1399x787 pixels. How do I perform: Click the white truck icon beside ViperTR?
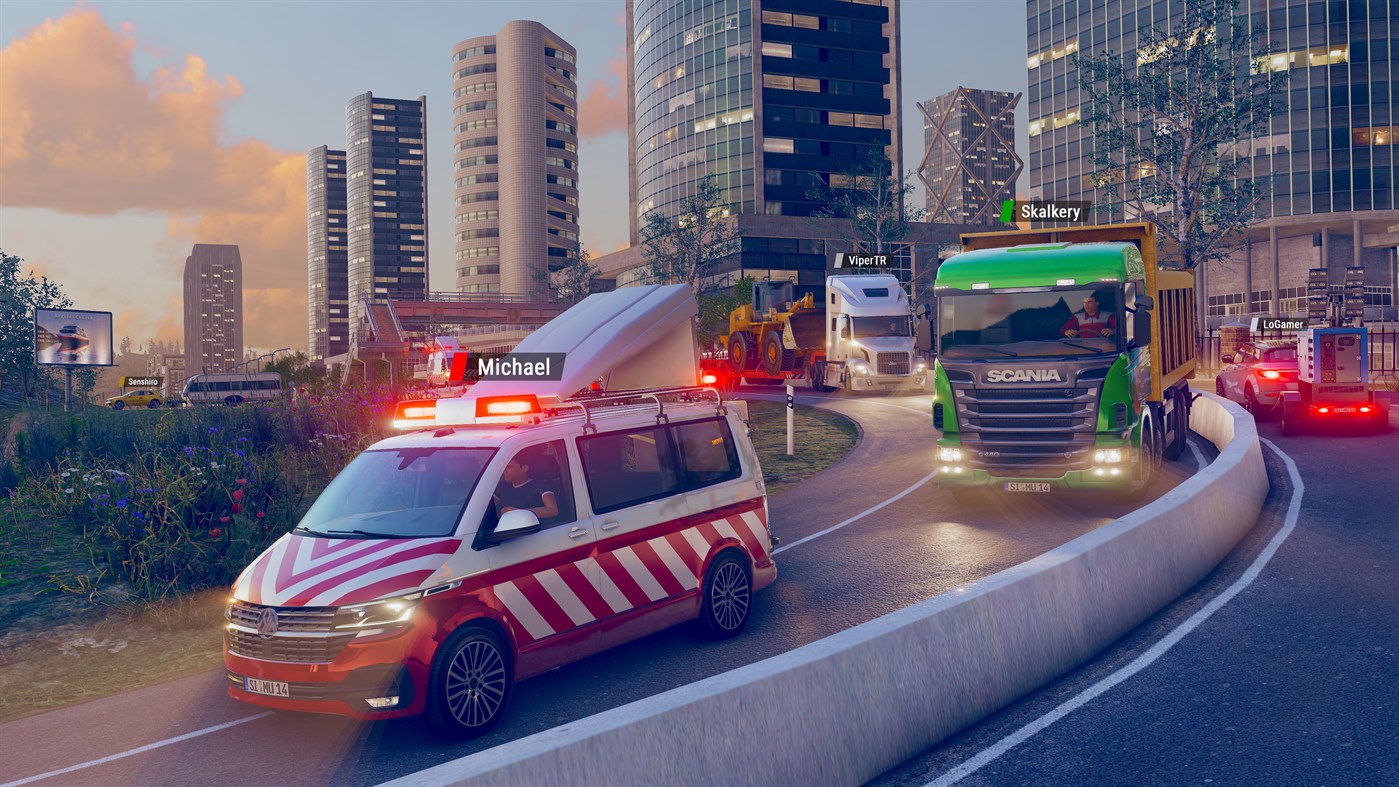click(x=838, y=258)
